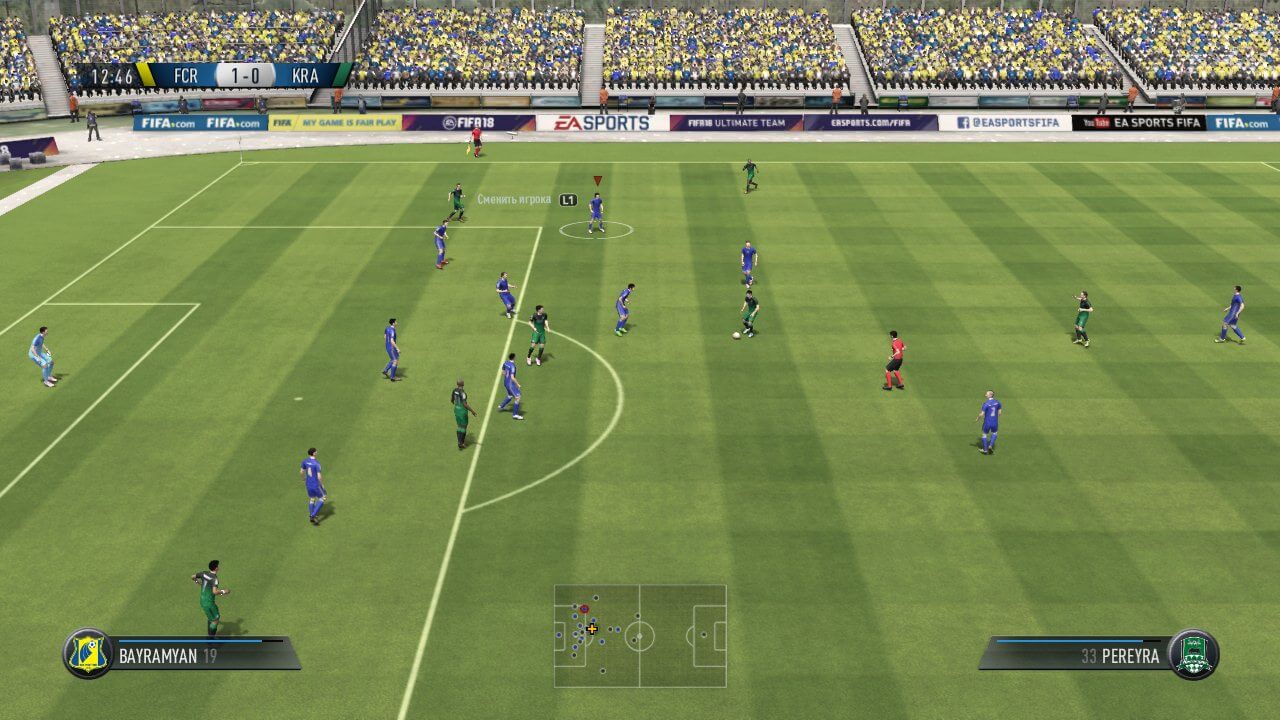
Task: Click the green Krasnodar club badge
Action: click(1193, 654)
